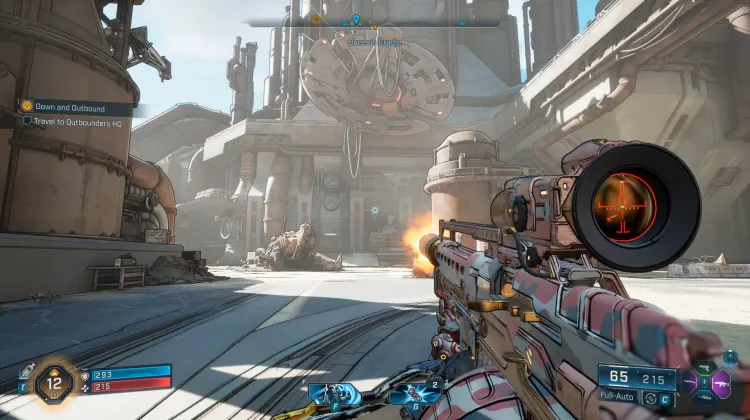Viewport: 750px width, 420px height.
Task: Select the level 12 character badge
Action: point(56,383)
